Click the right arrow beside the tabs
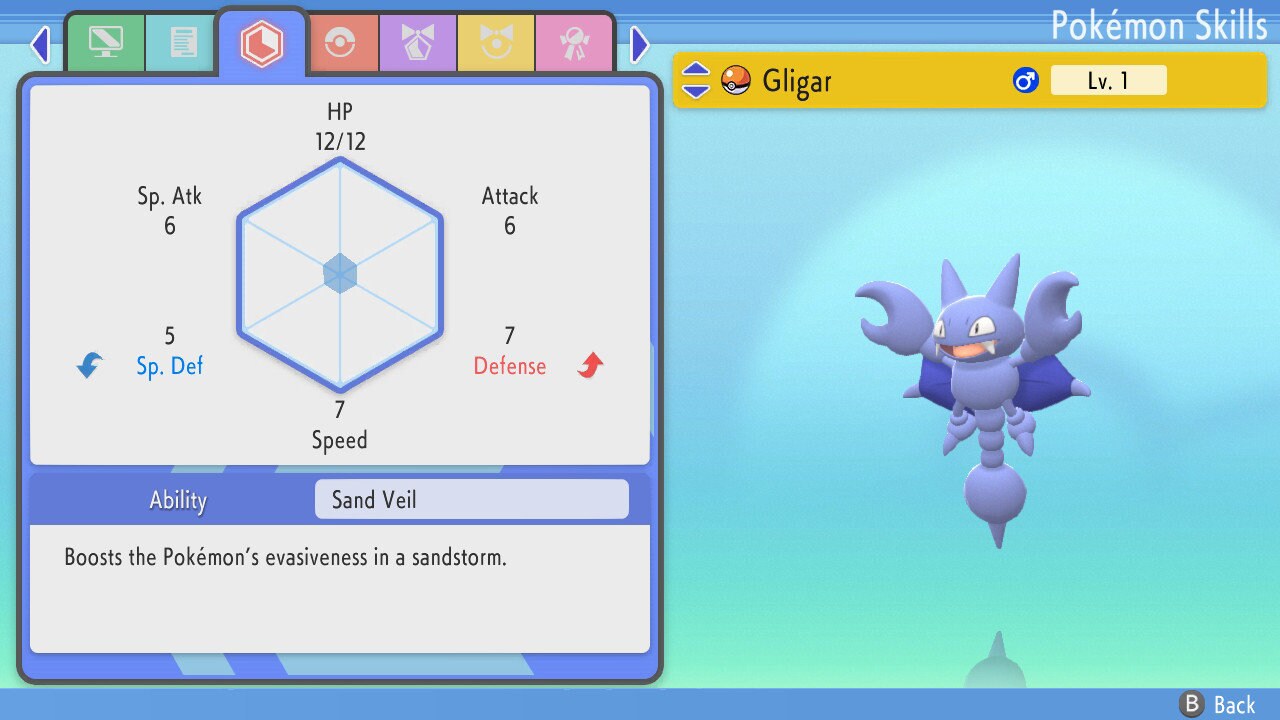The height and width of the screenshot is (720, 1280). pyautogui.click(x=640, y=44)
